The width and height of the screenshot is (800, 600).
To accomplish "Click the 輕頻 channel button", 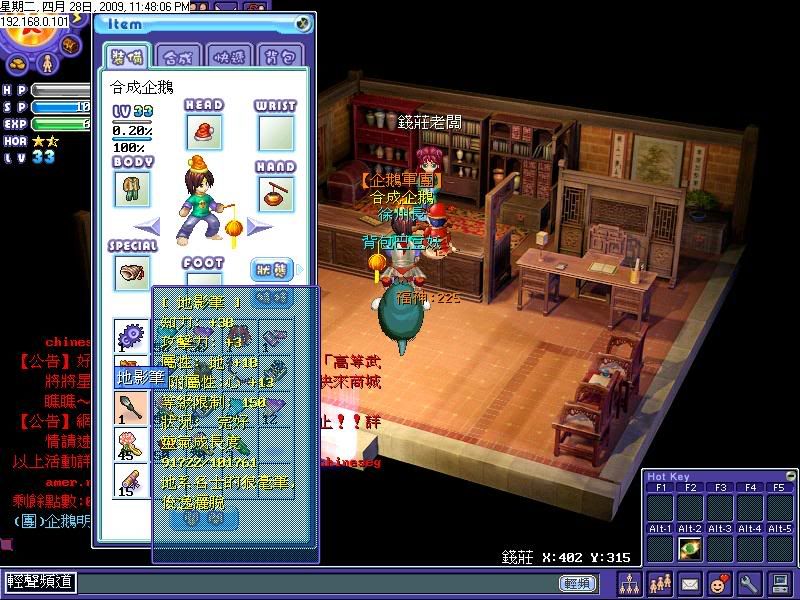I will pos(577,583).
